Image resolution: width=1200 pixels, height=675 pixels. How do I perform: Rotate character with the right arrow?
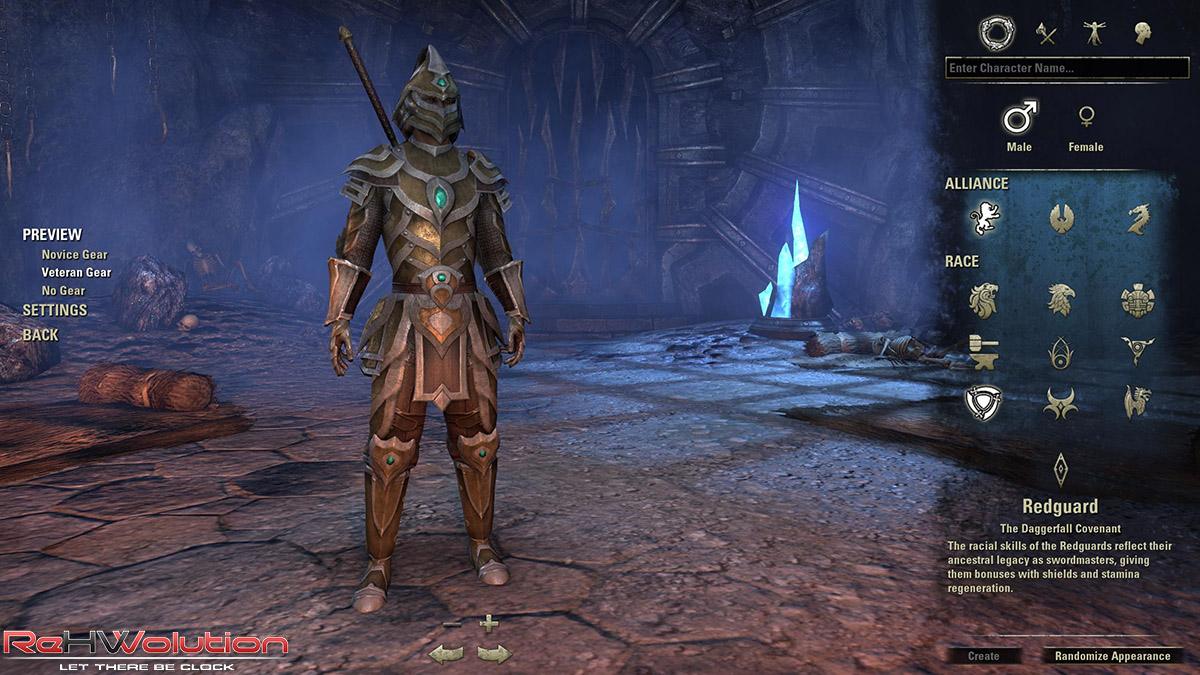coord(493,654)
